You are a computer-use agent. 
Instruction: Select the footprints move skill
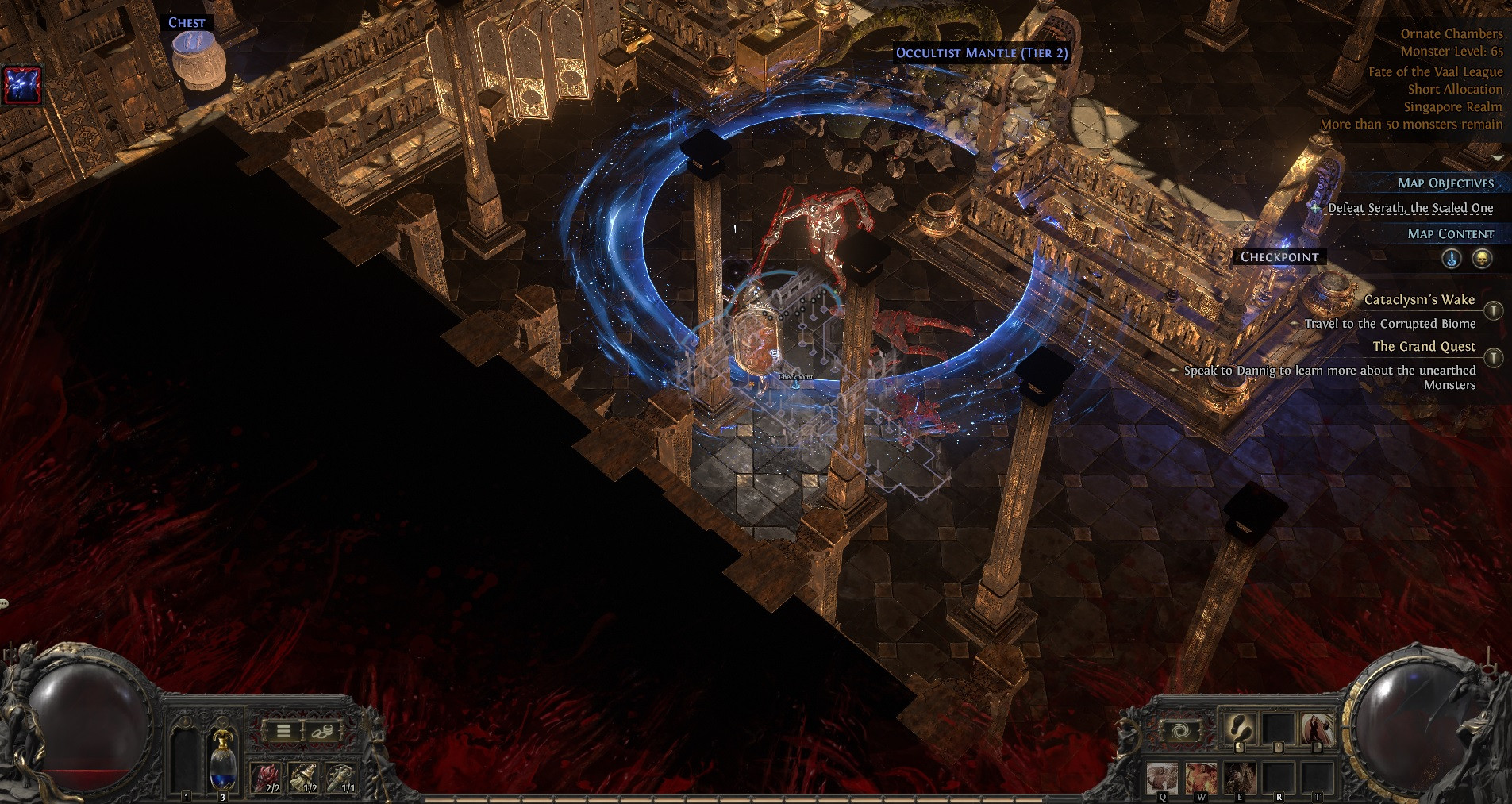(1239, 729)
